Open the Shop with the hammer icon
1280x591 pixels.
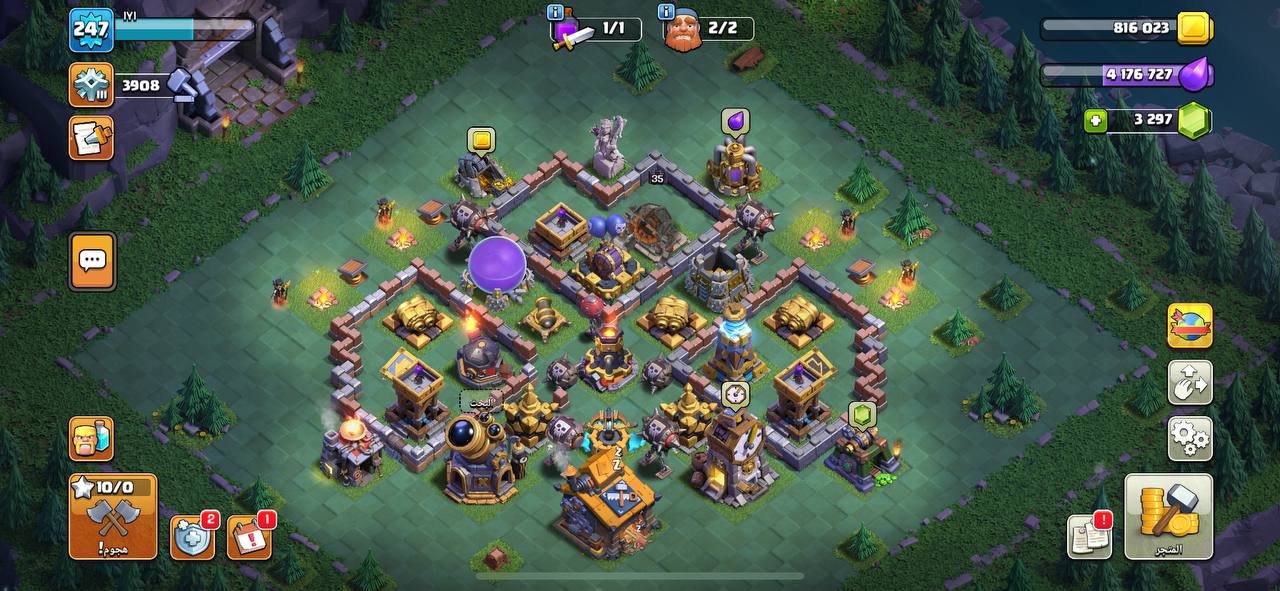(x=1168, y=516)
